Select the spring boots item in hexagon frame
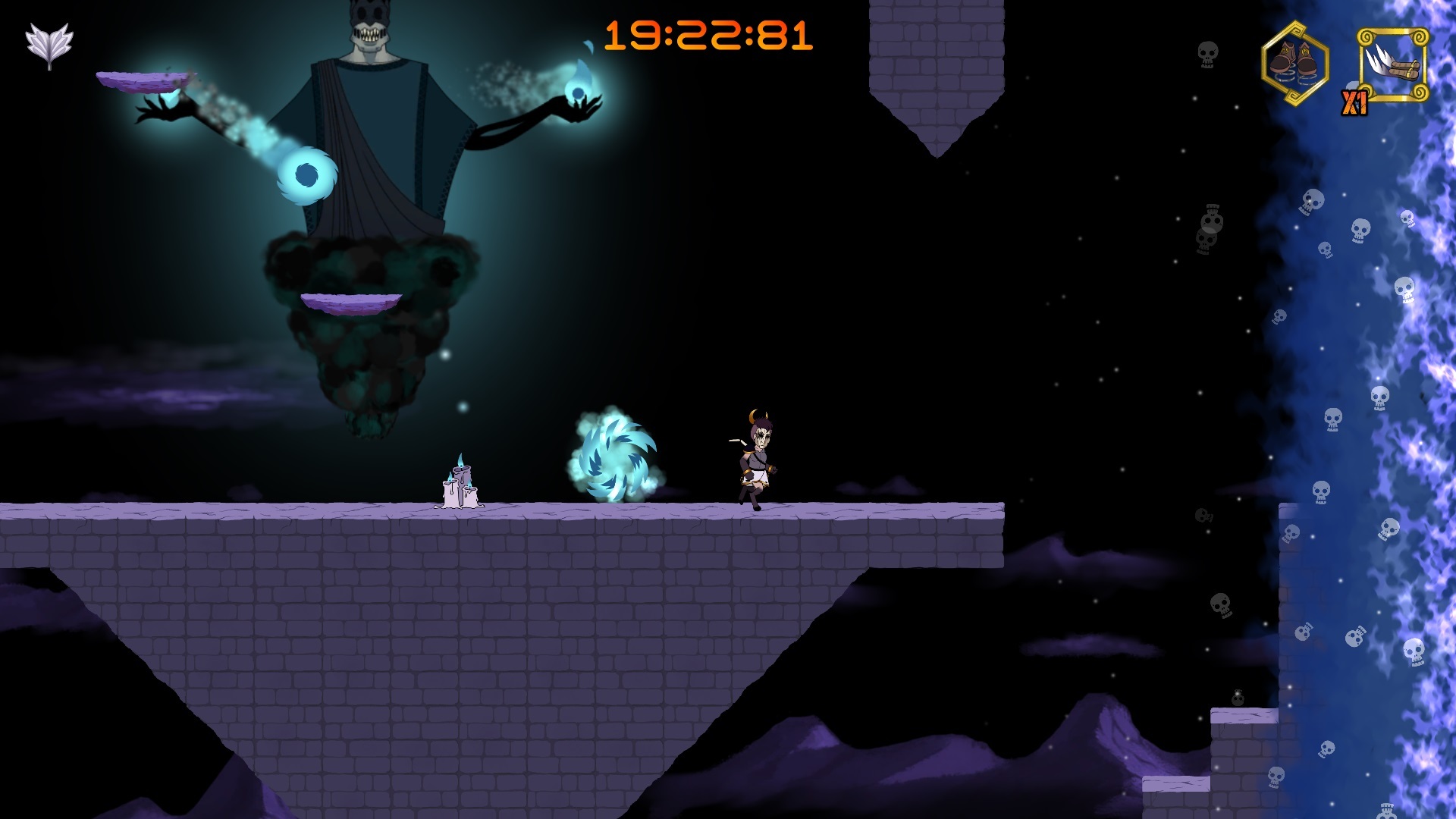This screenshot has width=1456, height=819. click(x=1295, y=63)
